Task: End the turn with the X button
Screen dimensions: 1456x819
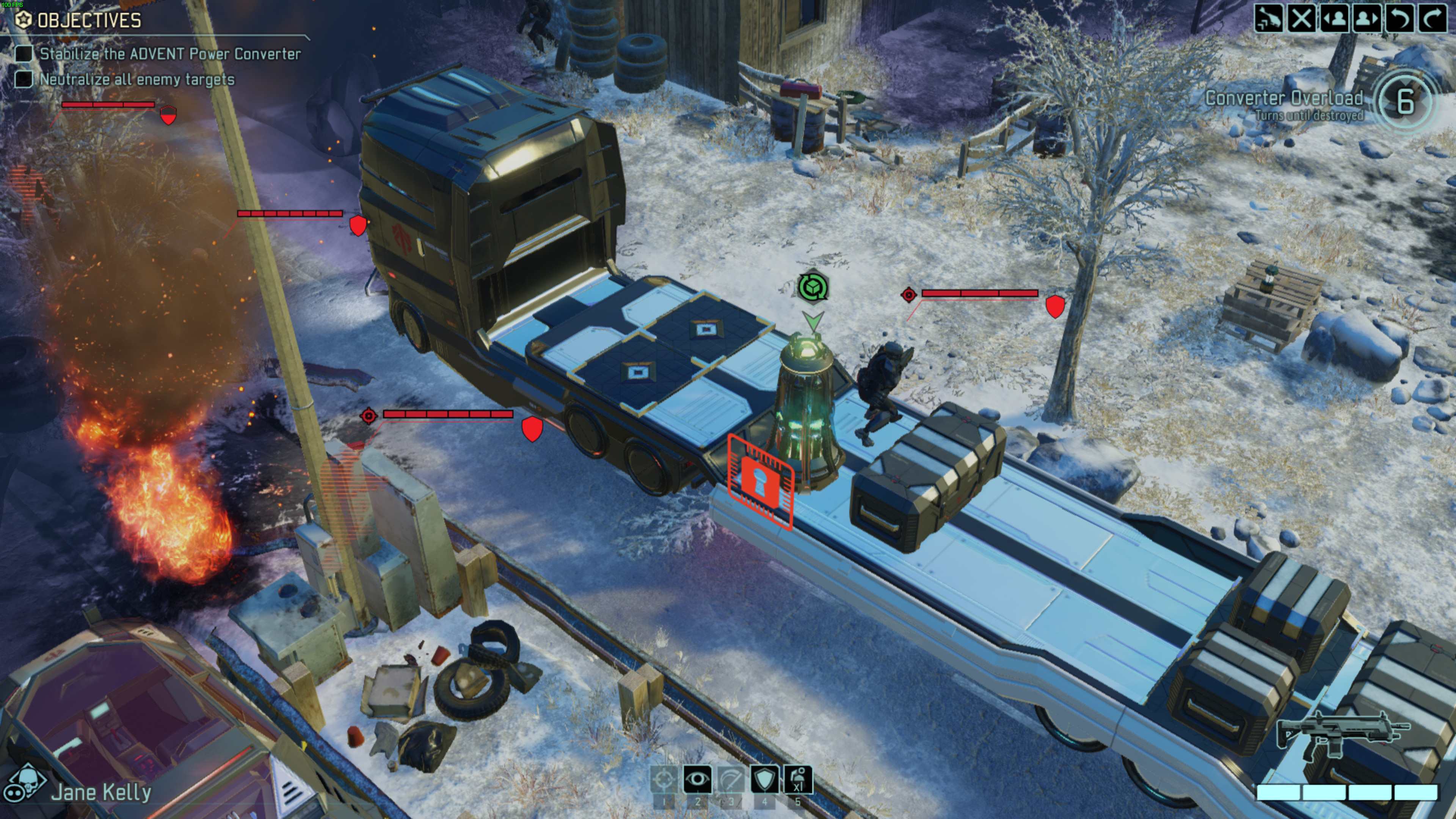Action: 1301,19
